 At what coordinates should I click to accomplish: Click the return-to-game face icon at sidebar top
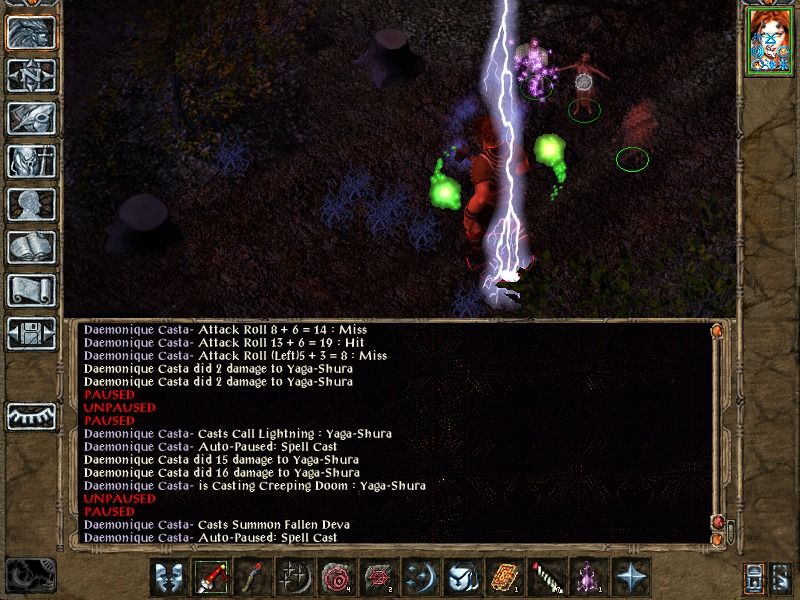coord(31,32)
